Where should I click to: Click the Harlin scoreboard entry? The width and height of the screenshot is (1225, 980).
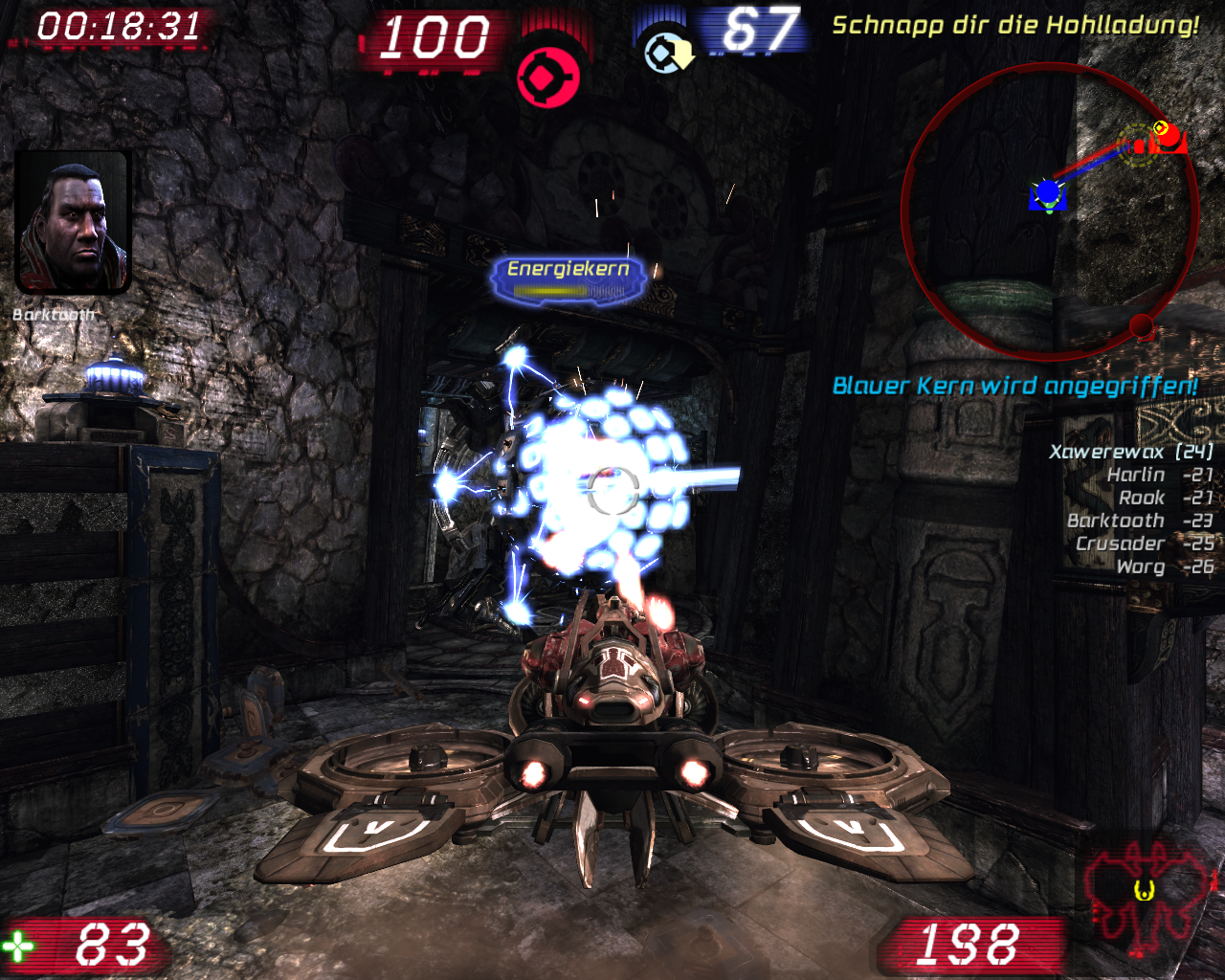[x=1135, y=474]
